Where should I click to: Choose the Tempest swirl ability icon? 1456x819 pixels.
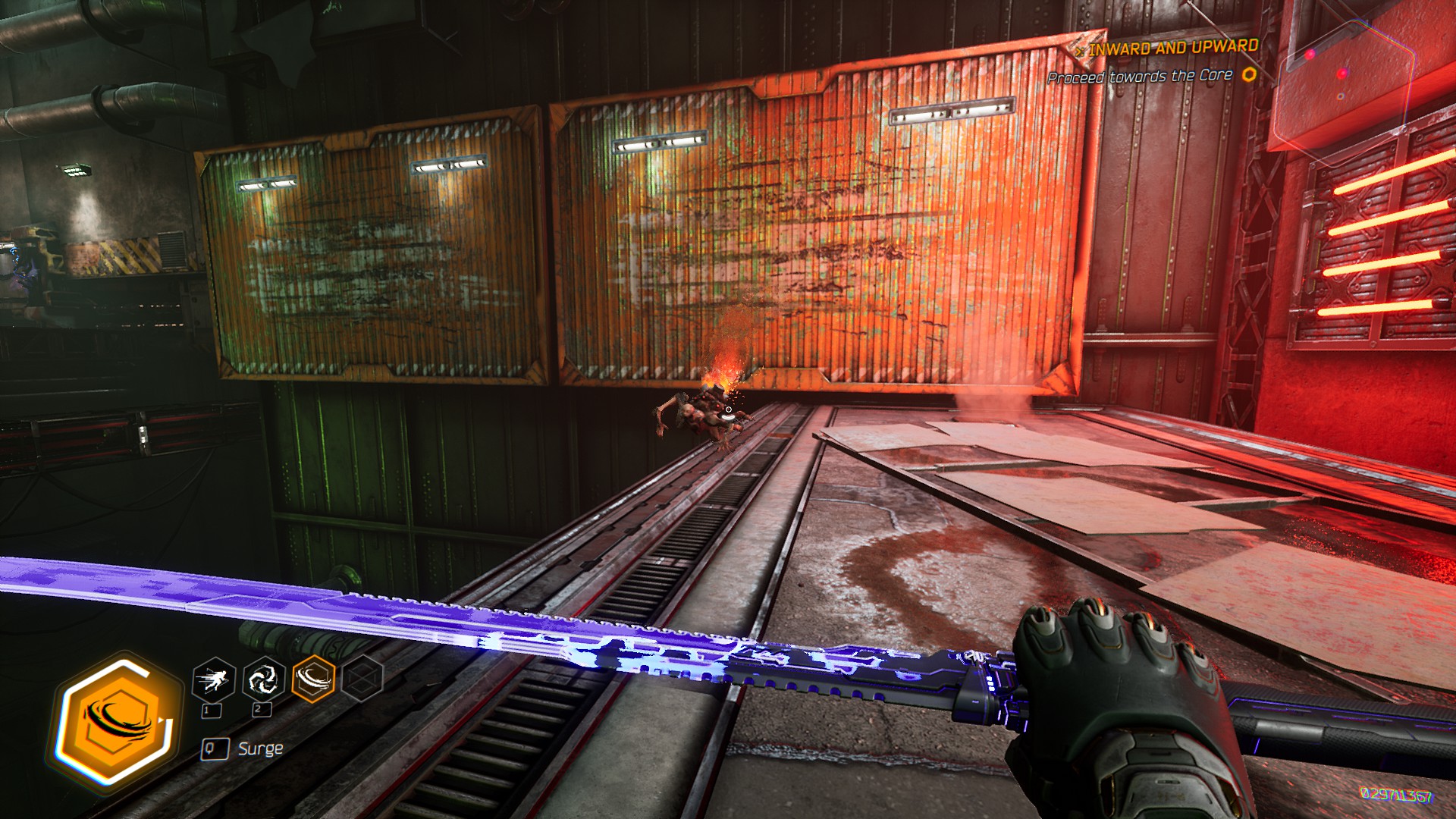tap(263, 678)
